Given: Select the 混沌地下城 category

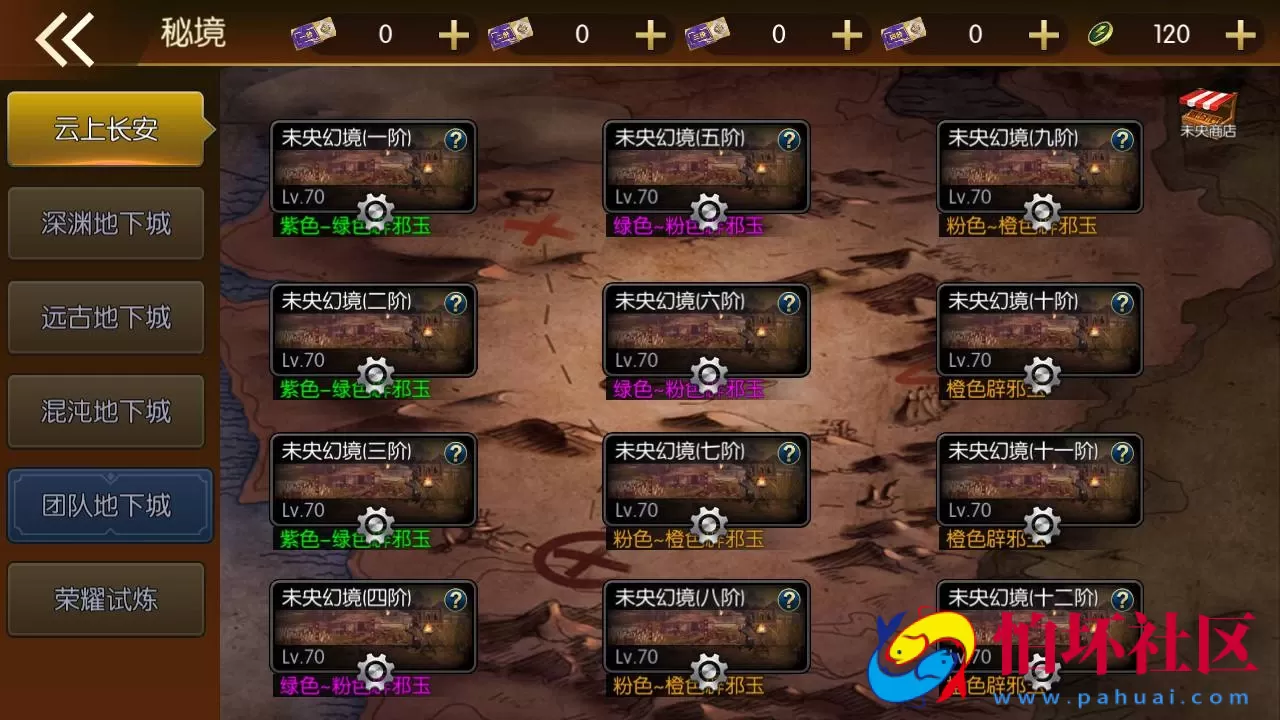Looking at the screenshot, I should [x=106, y=410].
